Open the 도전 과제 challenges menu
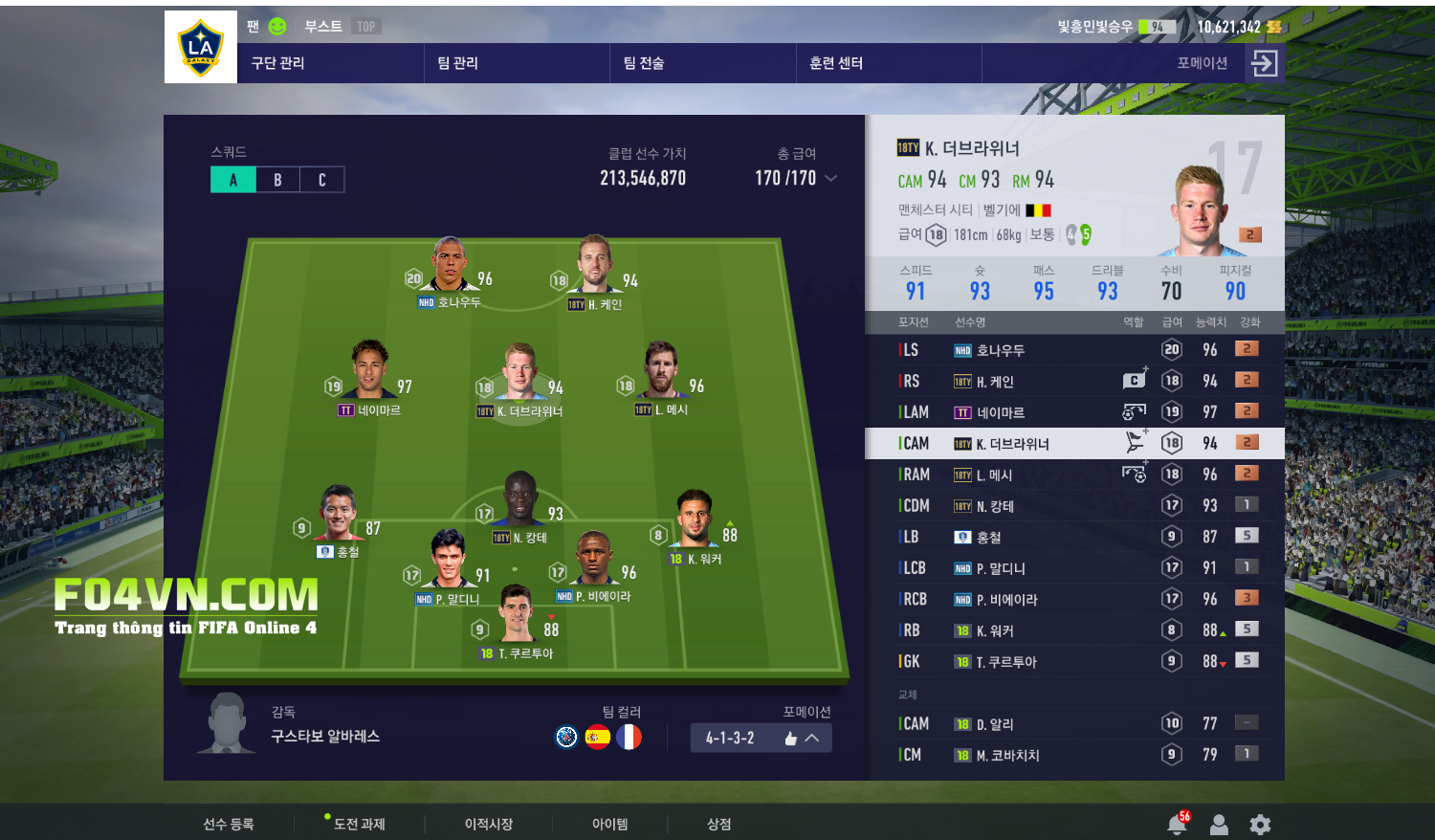Image resolution: width=1435 pixels, height=840 pixels. (x=359, y=824)
